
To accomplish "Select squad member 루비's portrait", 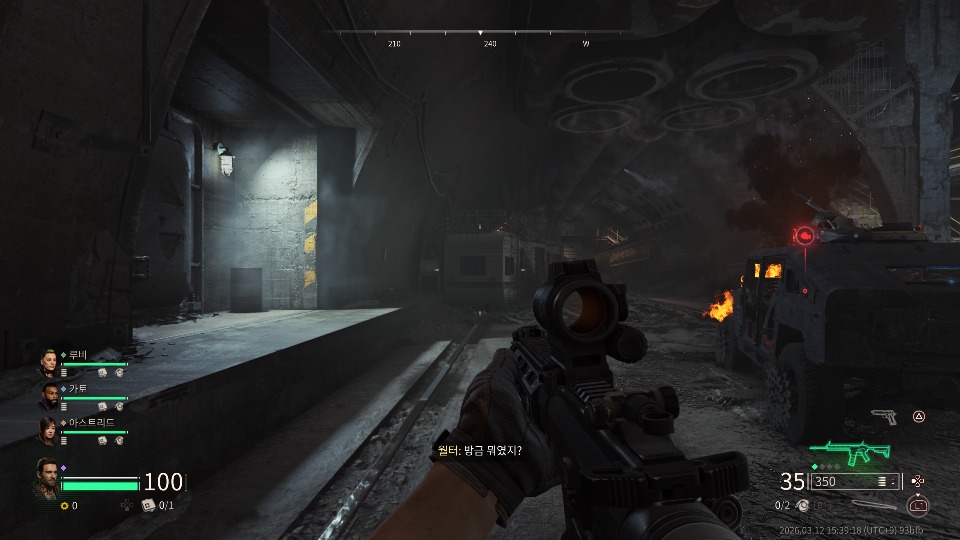I will (x=50, y=362).
